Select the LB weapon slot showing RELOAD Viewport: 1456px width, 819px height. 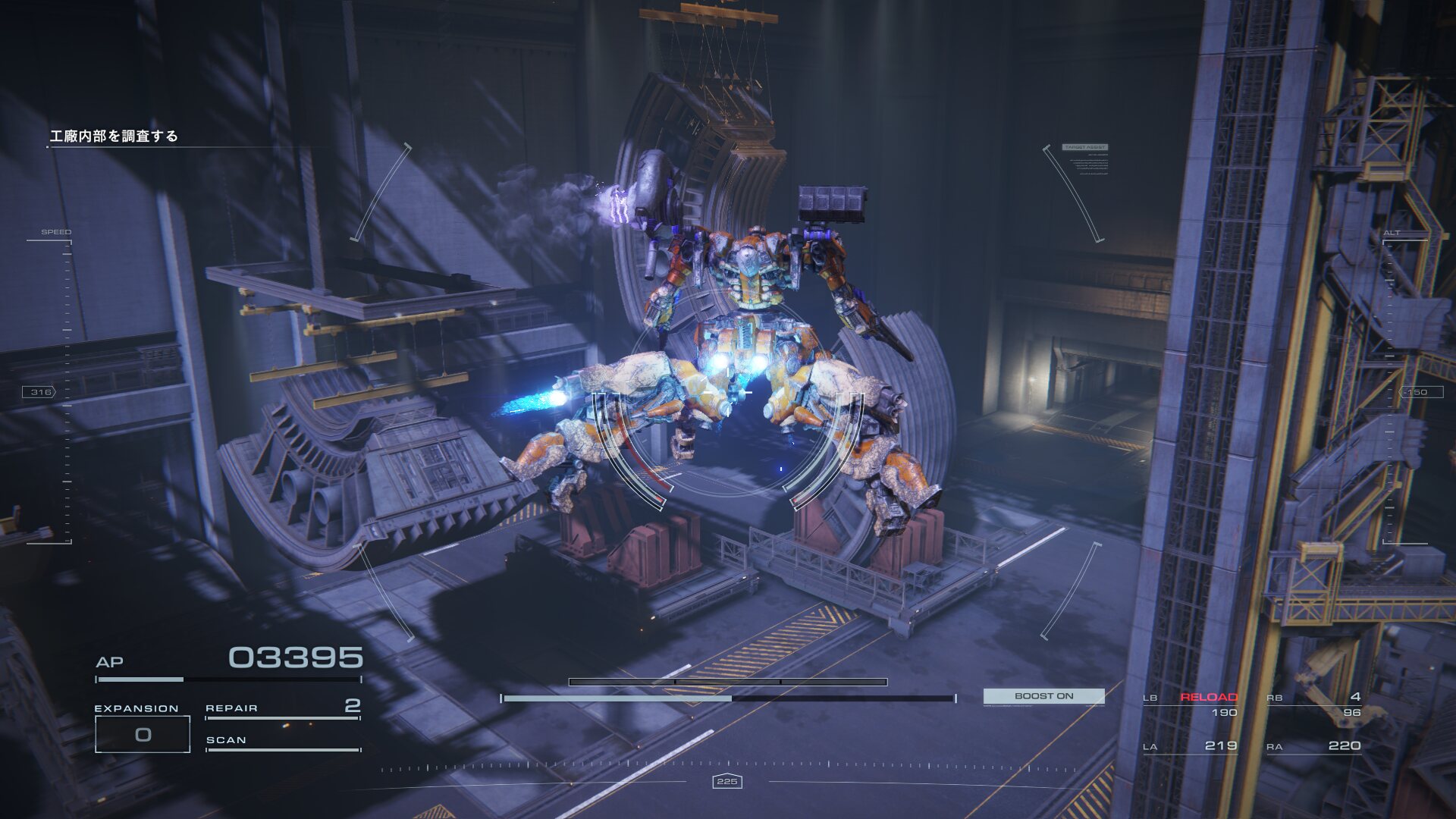[1191, 704]
